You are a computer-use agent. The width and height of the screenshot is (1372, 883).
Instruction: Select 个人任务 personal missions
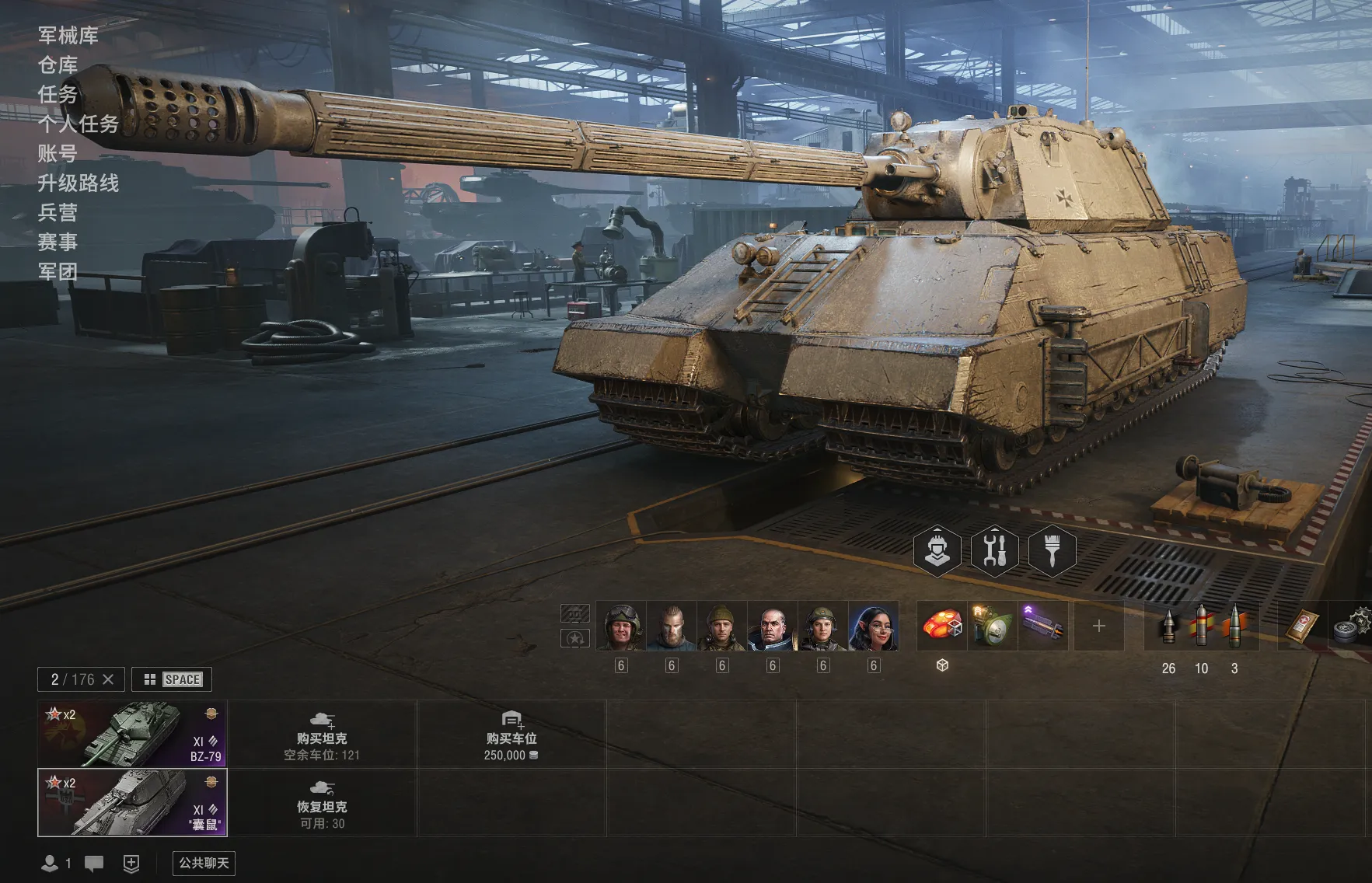(x=79, y=124)
